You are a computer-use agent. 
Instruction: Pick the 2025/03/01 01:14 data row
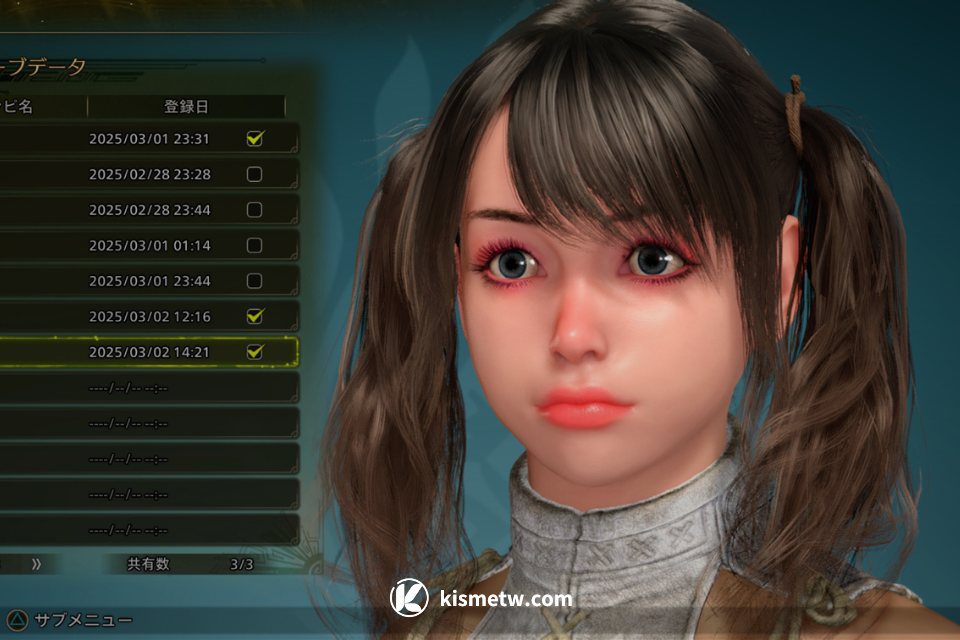coord(150,245)
